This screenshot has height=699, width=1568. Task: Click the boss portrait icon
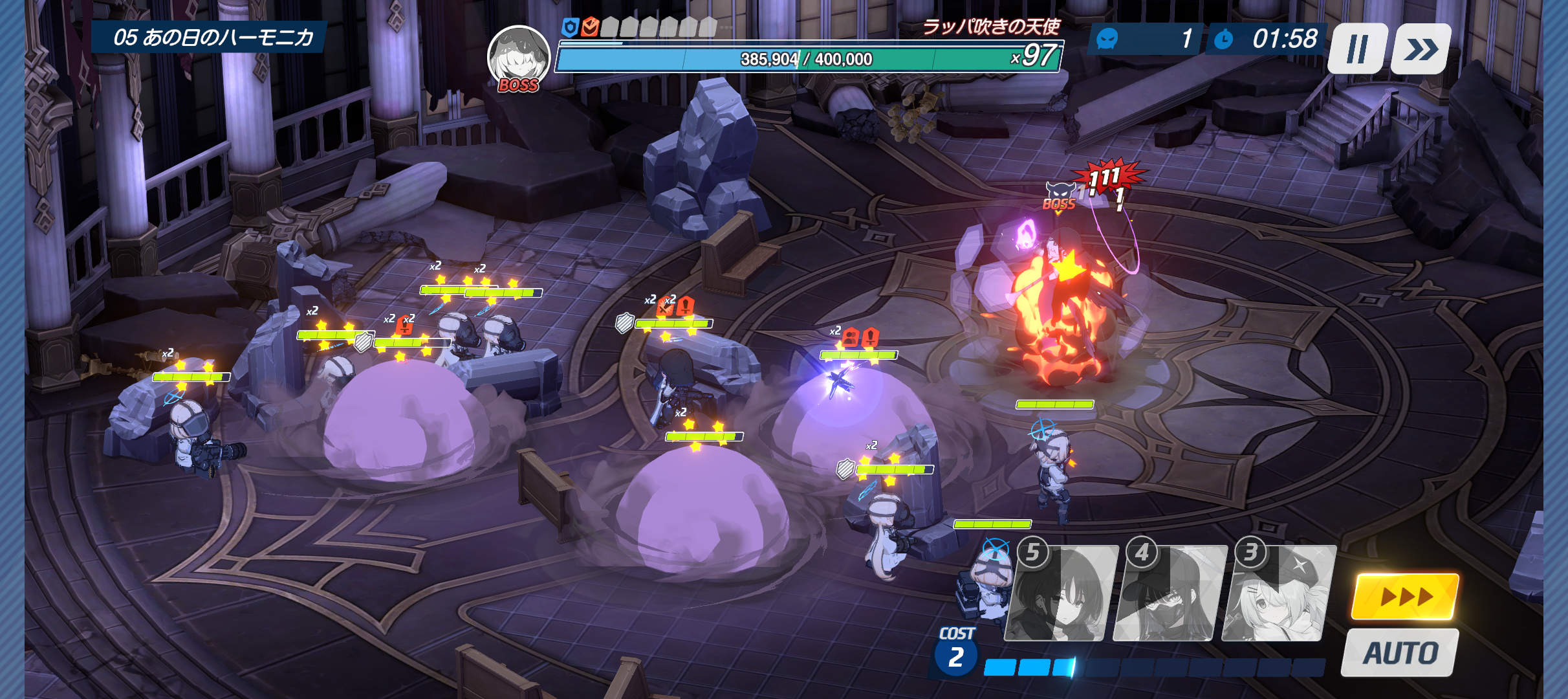[x=518, y=58]
